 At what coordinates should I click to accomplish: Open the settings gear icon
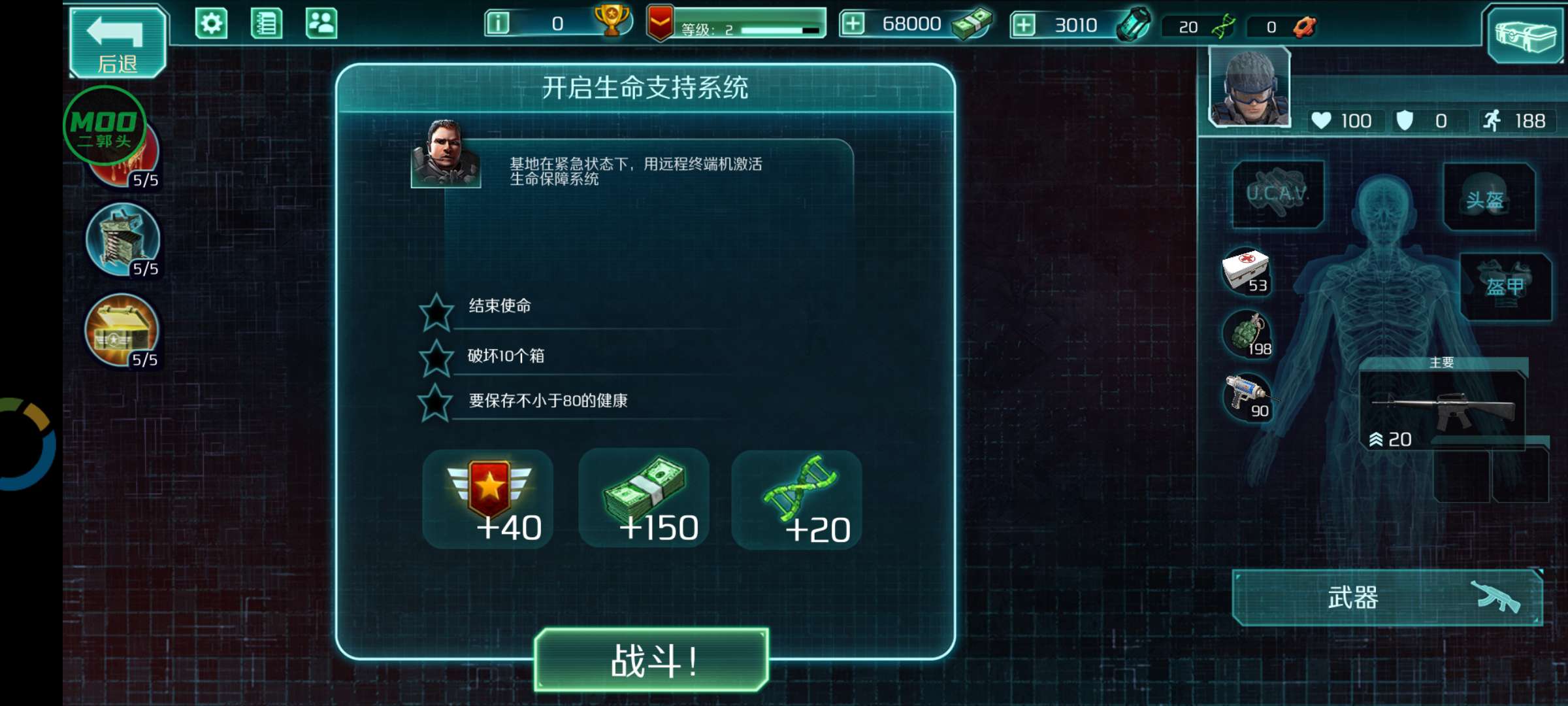[x=210, y=22]
